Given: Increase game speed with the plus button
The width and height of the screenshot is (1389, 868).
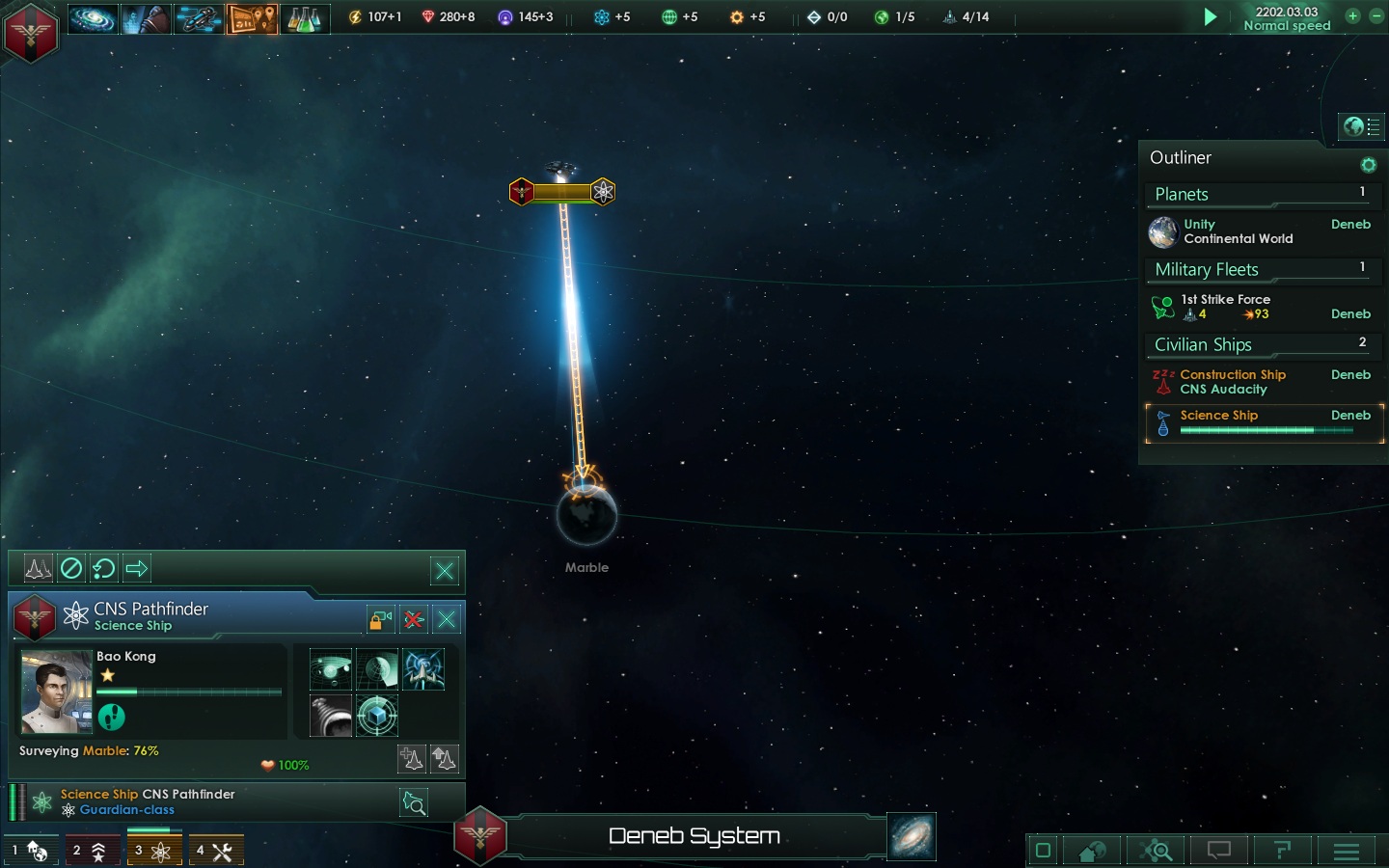Looking at the screenshot, I should coord(1352,16).
